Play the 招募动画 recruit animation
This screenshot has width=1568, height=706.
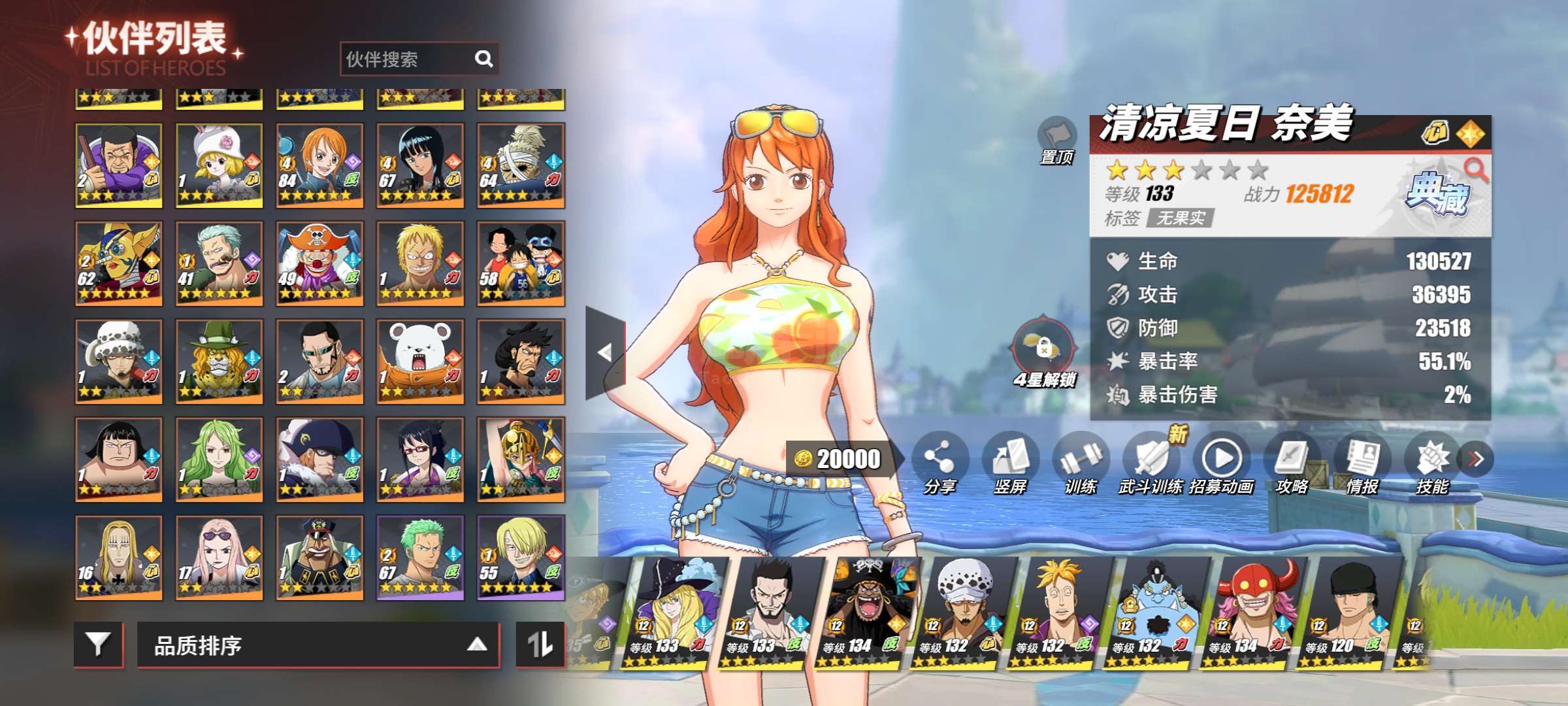[1222, 461]
